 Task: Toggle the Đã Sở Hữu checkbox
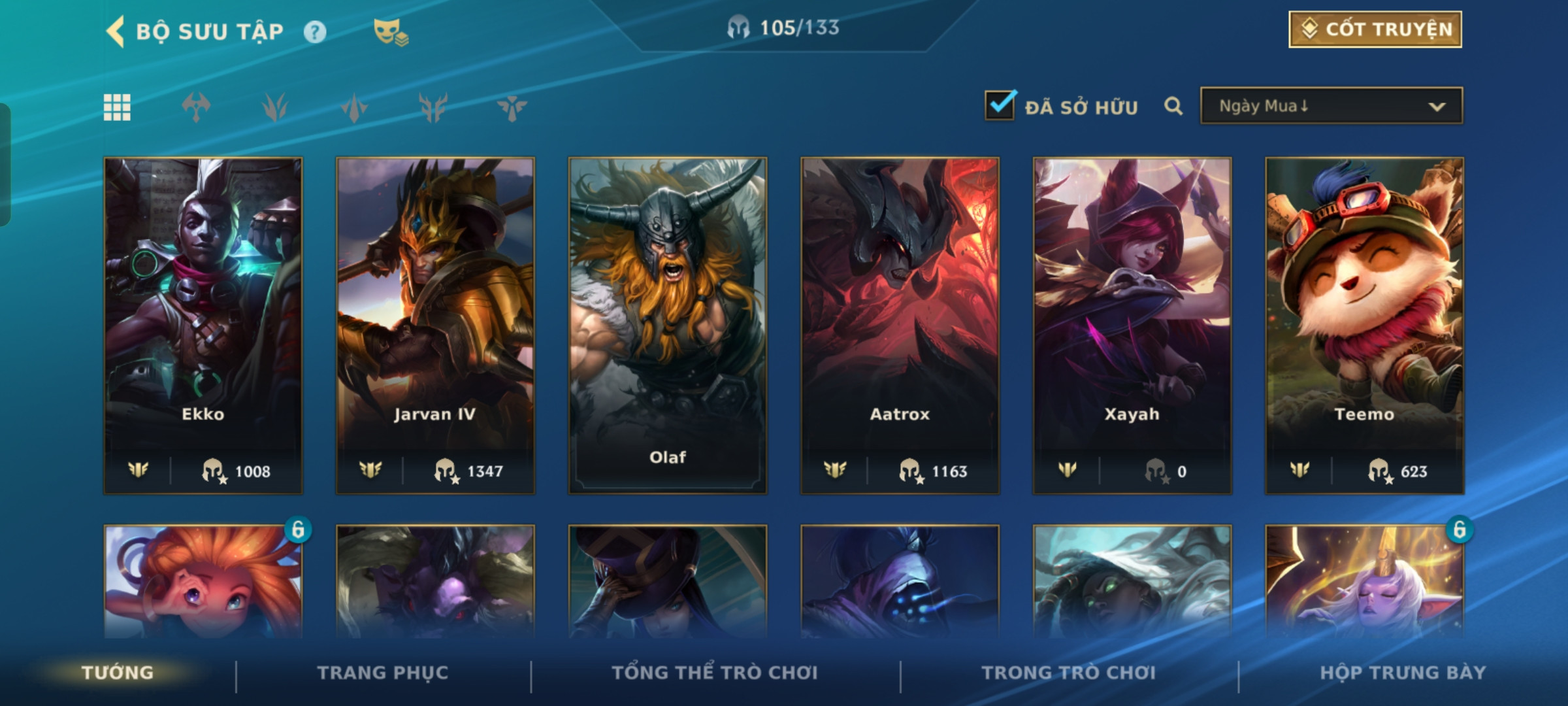click(1000, 106)
